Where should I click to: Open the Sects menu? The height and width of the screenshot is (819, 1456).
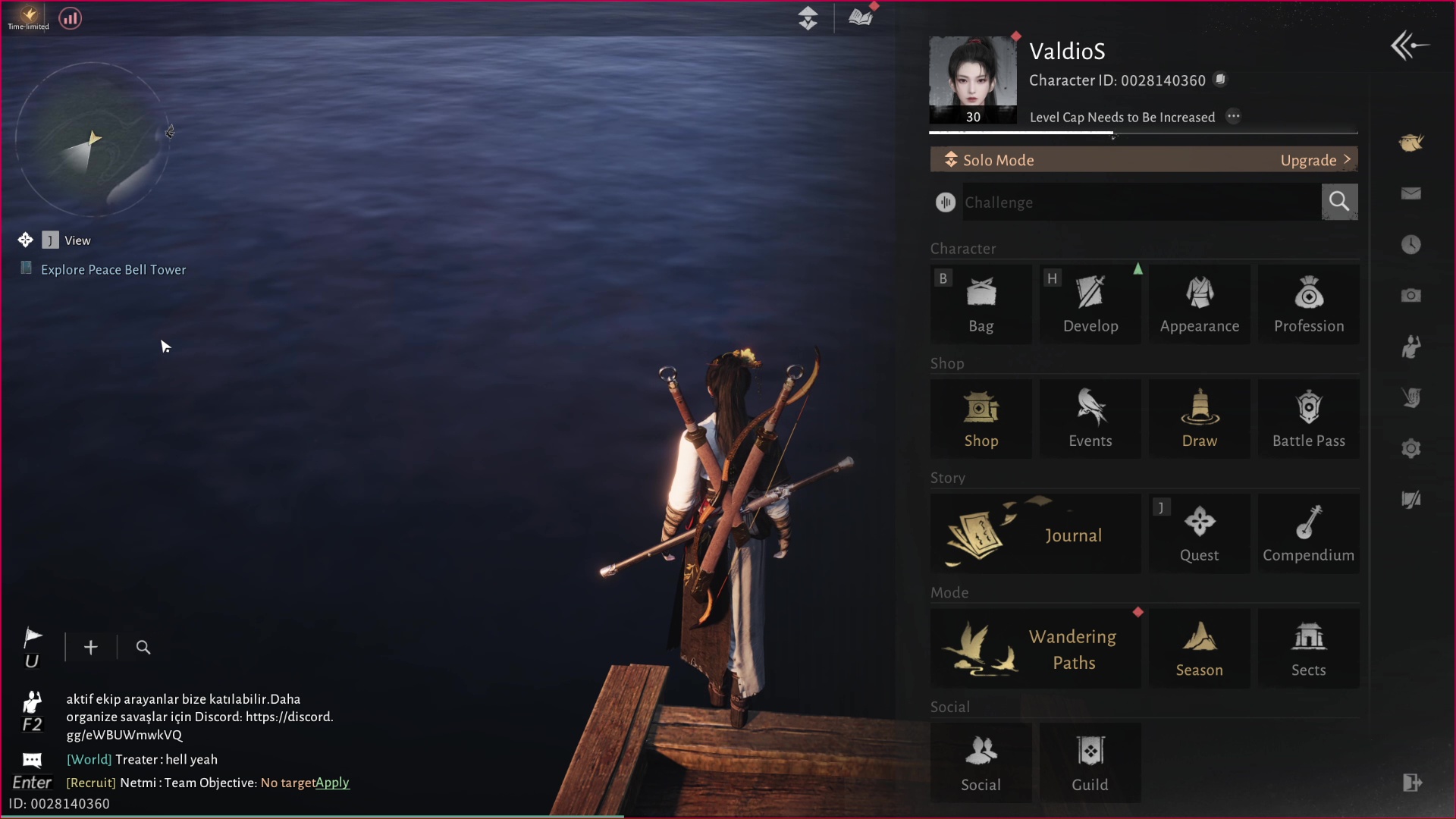tap(1308, 648)
